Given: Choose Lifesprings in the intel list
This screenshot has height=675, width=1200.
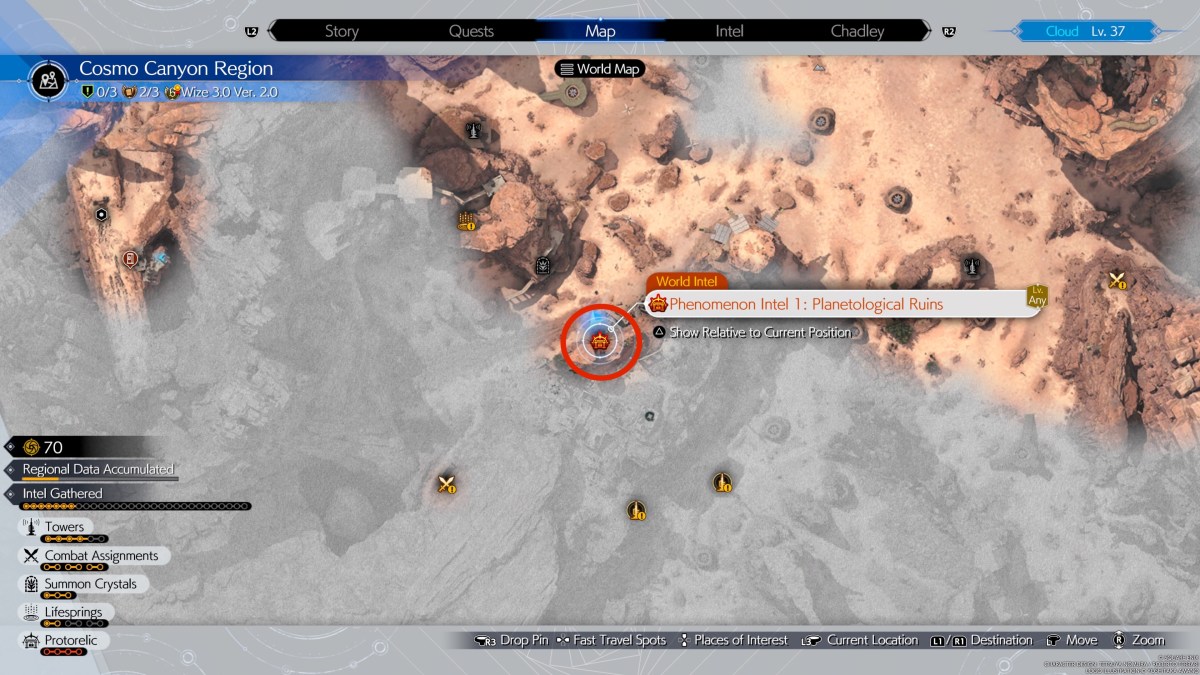Looking at the screenshot, I should (x=72, y=612).
